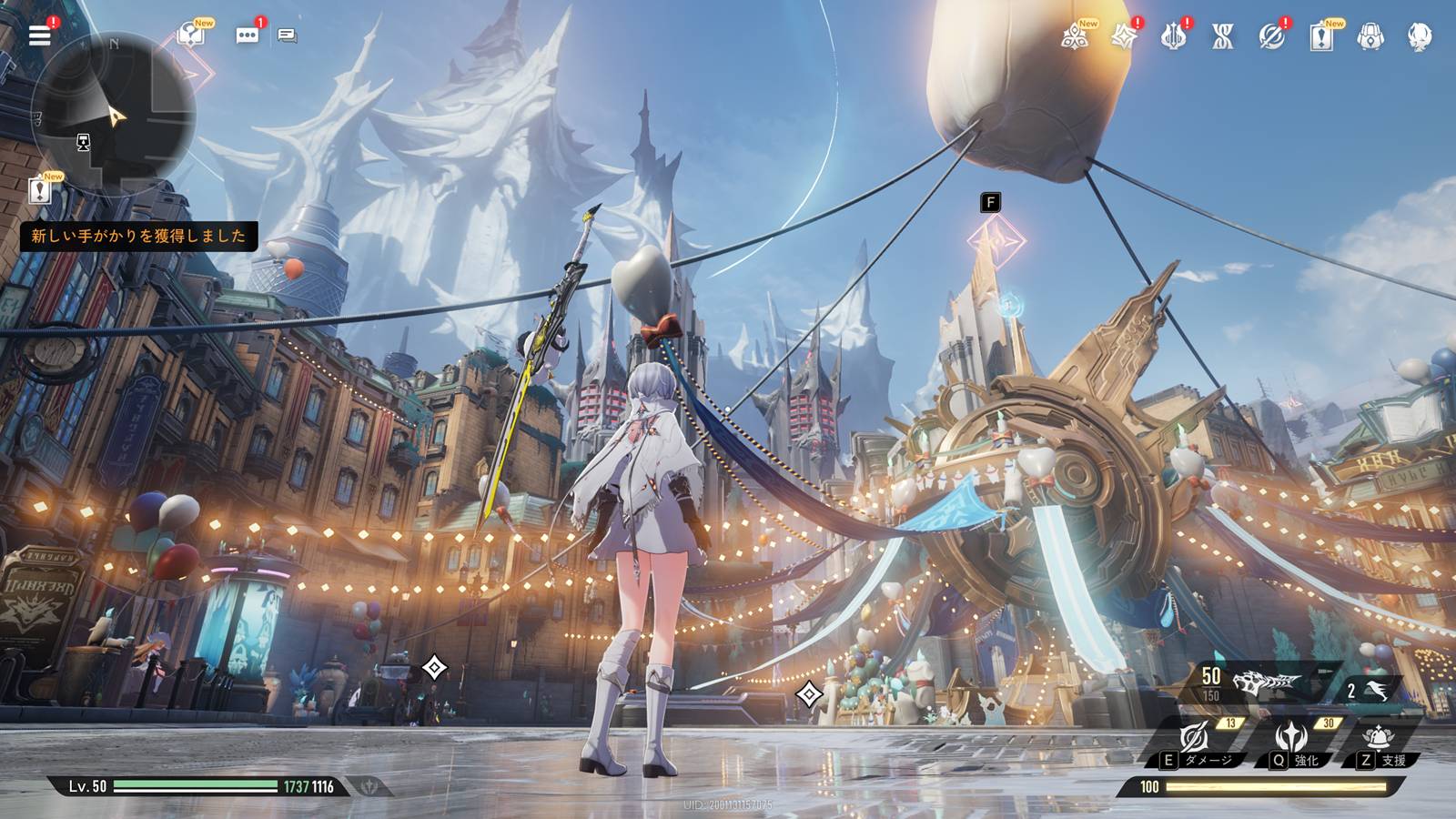Select the skeletal beast weapon icon

tap(1265, 683)
